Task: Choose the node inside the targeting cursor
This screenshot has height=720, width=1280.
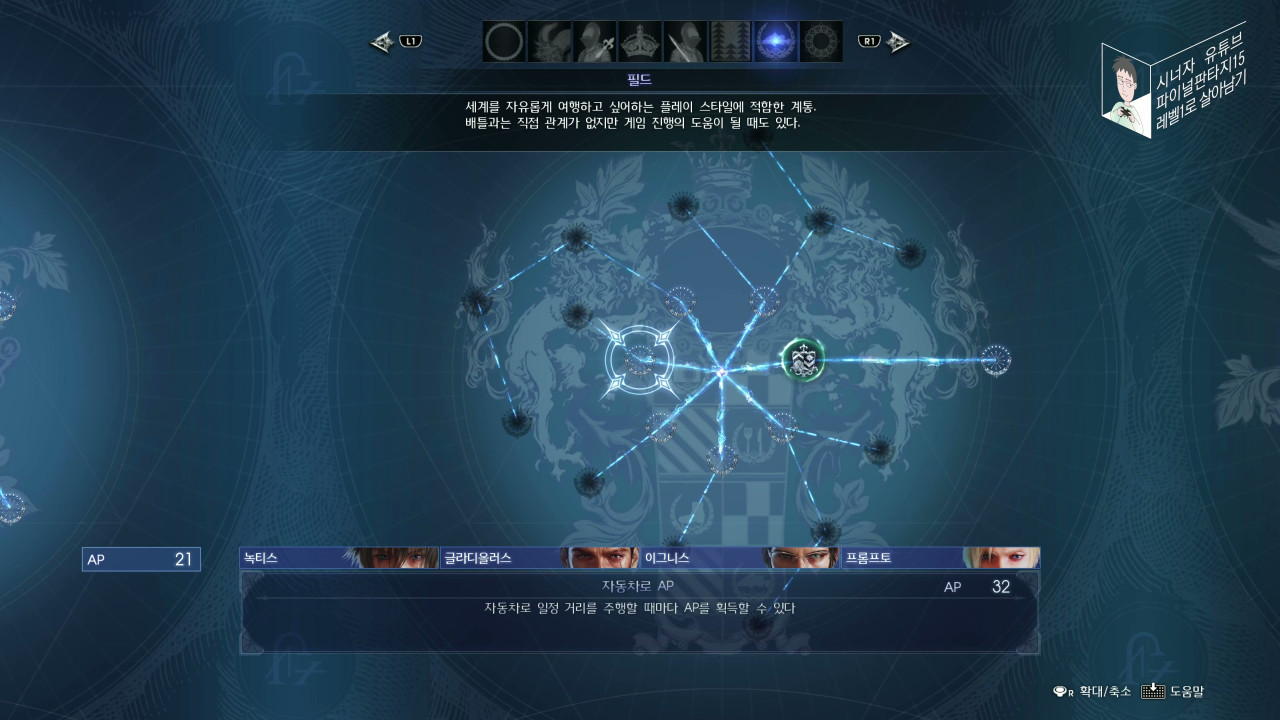Action: click(640, 360)
